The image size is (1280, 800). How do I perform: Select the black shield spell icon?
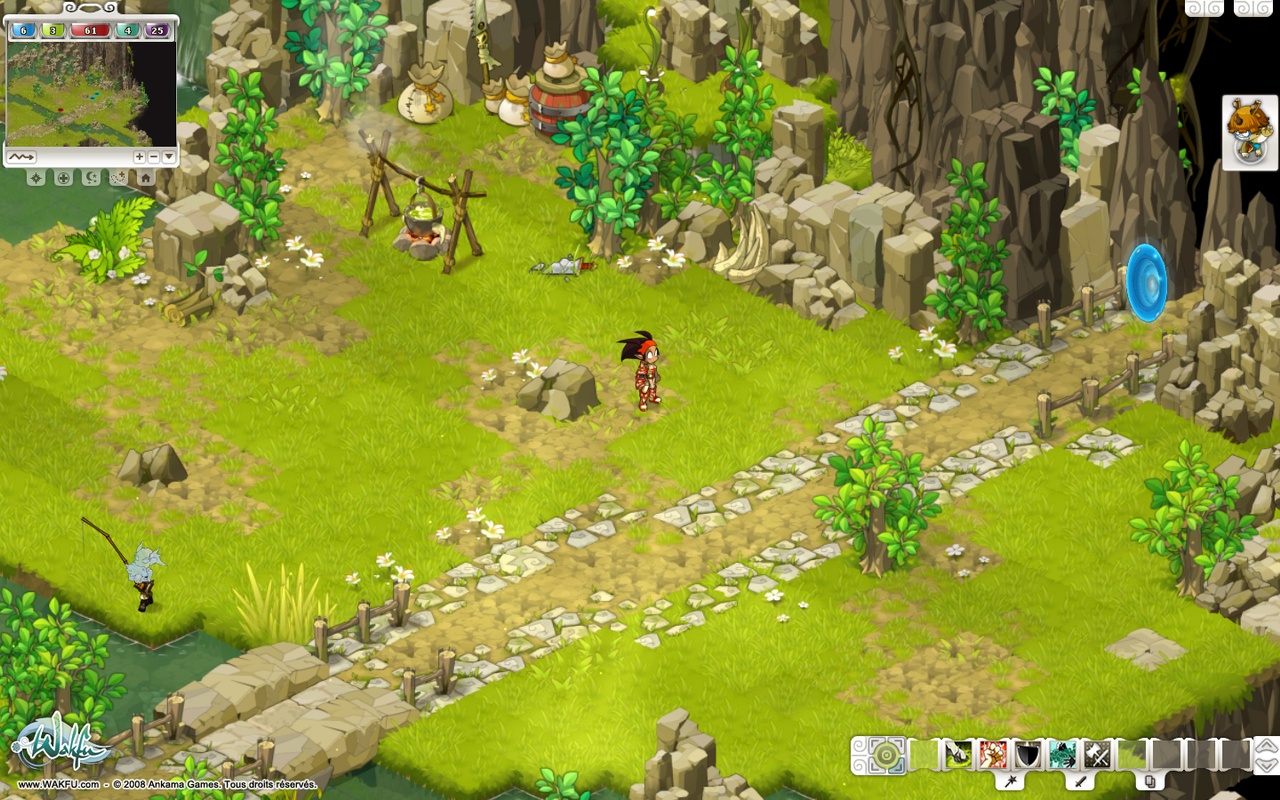point(1027,755)
